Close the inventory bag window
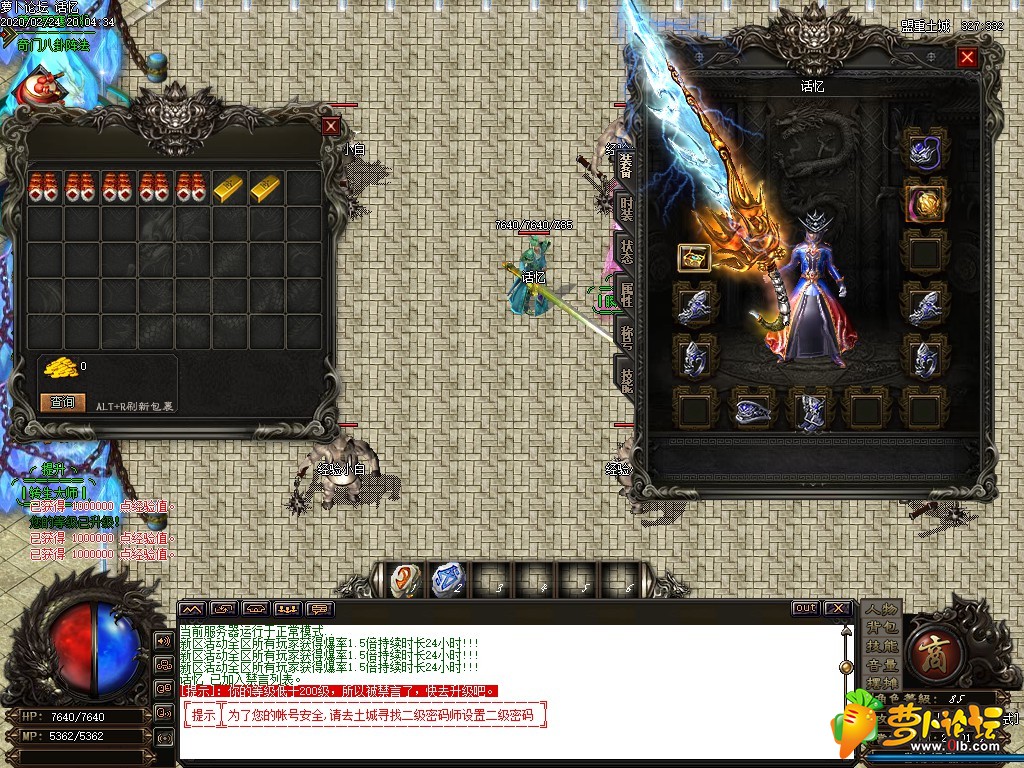1024x768 pixels. pos(331,126)
